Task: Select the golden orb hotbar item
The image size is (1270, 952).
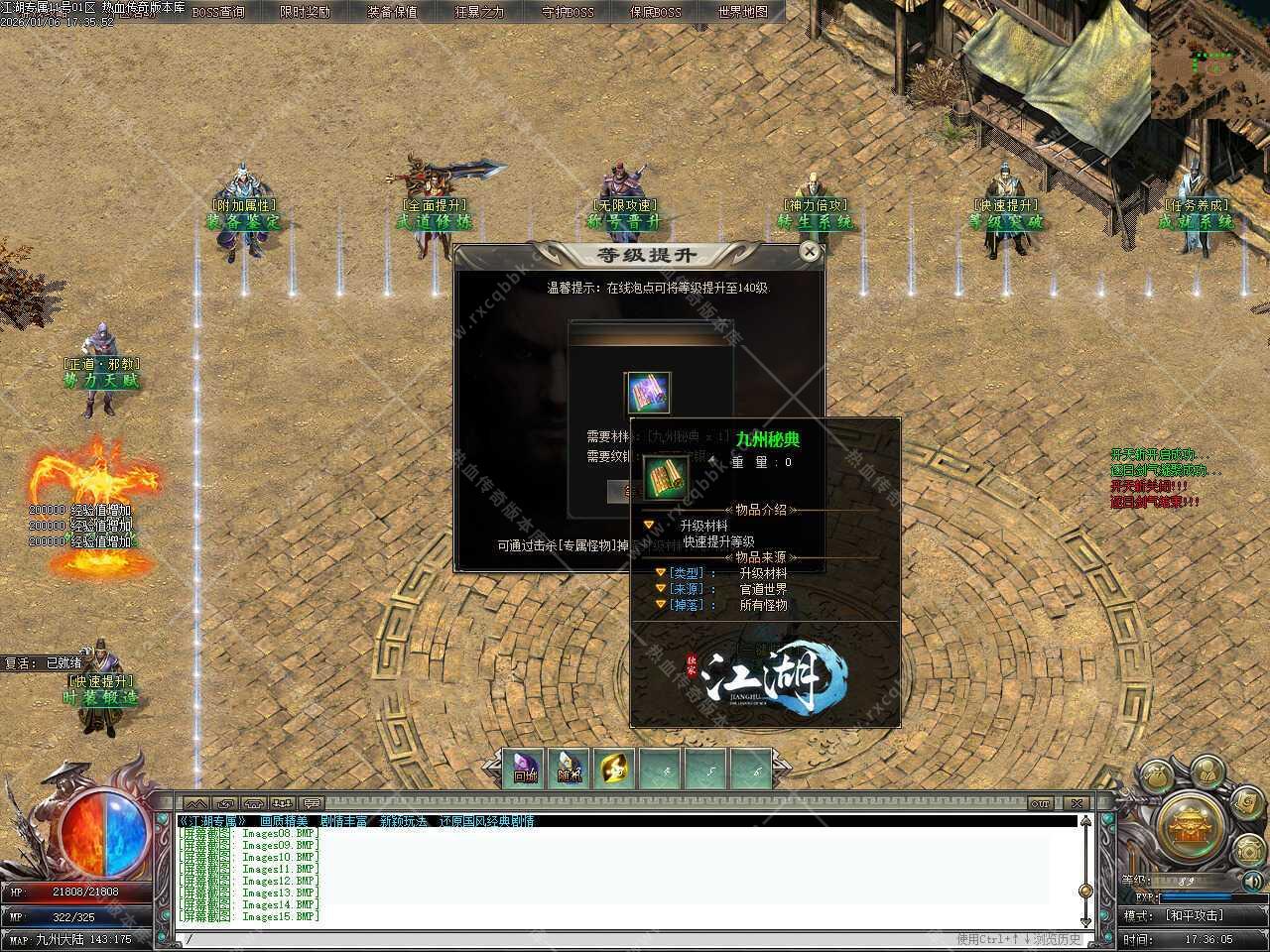Action: 615,769
